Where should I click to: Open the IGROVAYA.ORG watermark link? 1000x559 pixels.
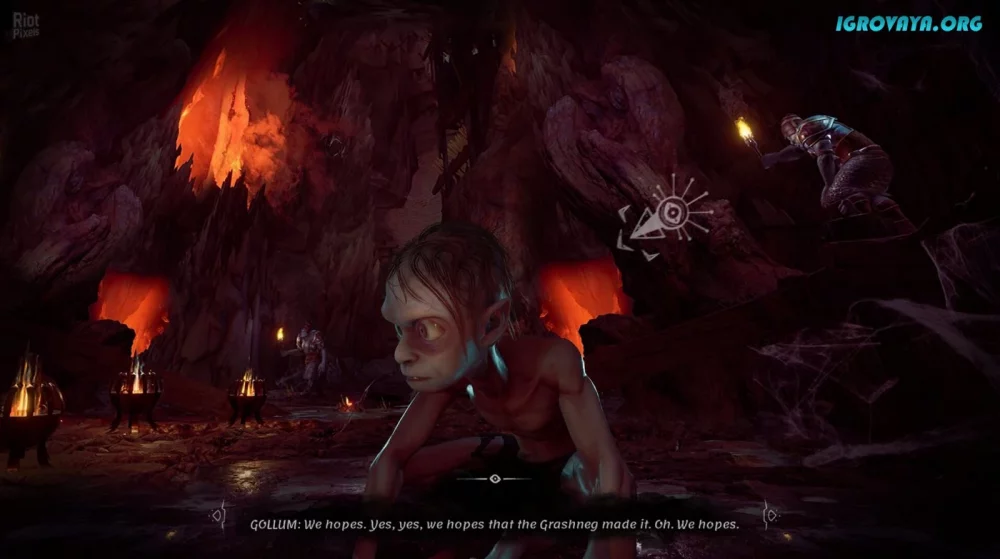tap(909, 23)
